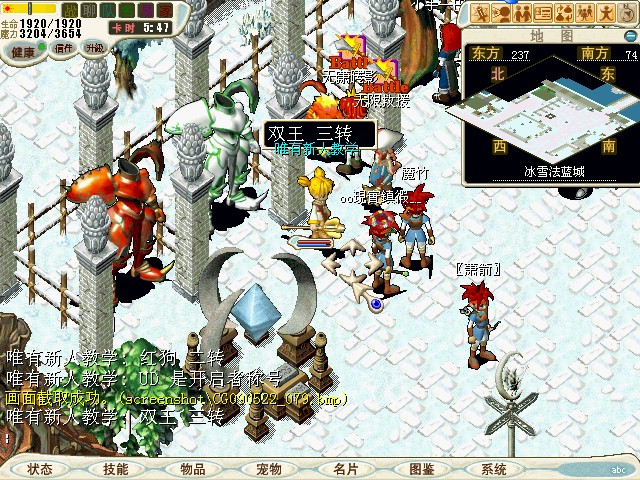Screen dimensions: 640x480
Task: Open the 状态 status menu
Action: pyautogui.click(x=41, y=469)
